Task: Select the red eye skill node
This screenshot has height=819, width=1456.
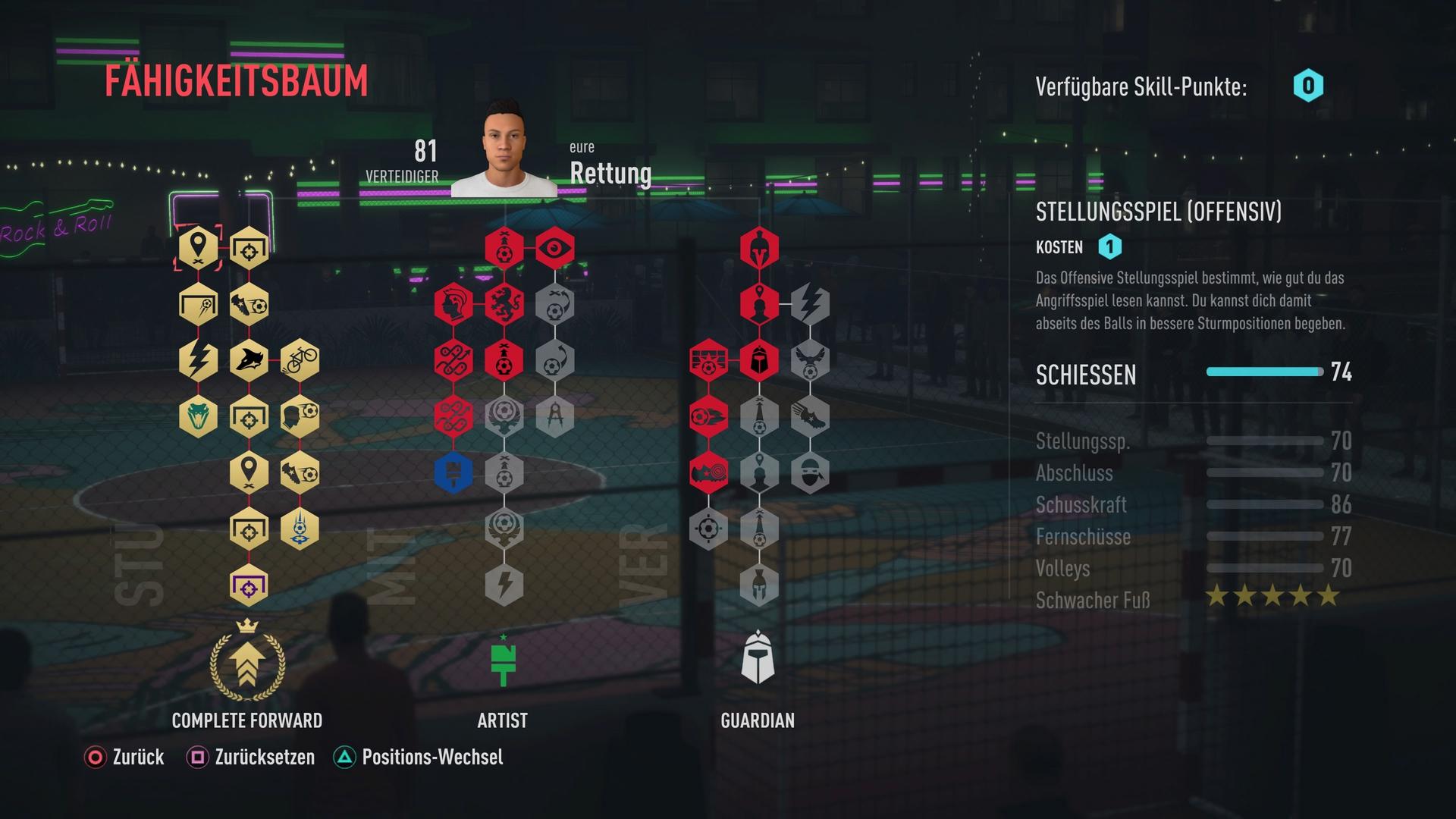Action: click(555, 247)
